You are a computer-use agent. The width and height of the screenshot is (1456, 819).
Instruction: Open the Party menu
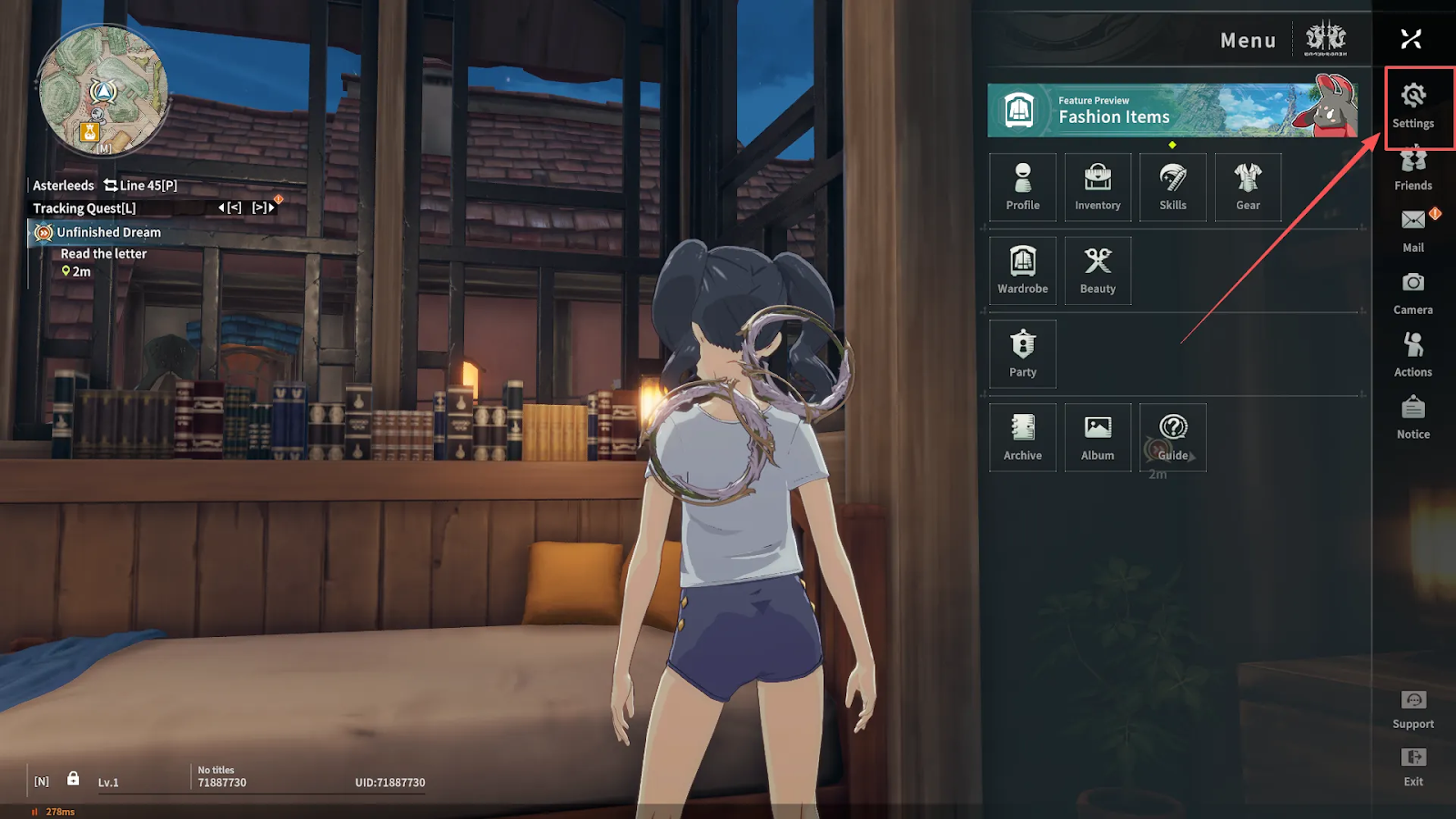click(1023, 354)
